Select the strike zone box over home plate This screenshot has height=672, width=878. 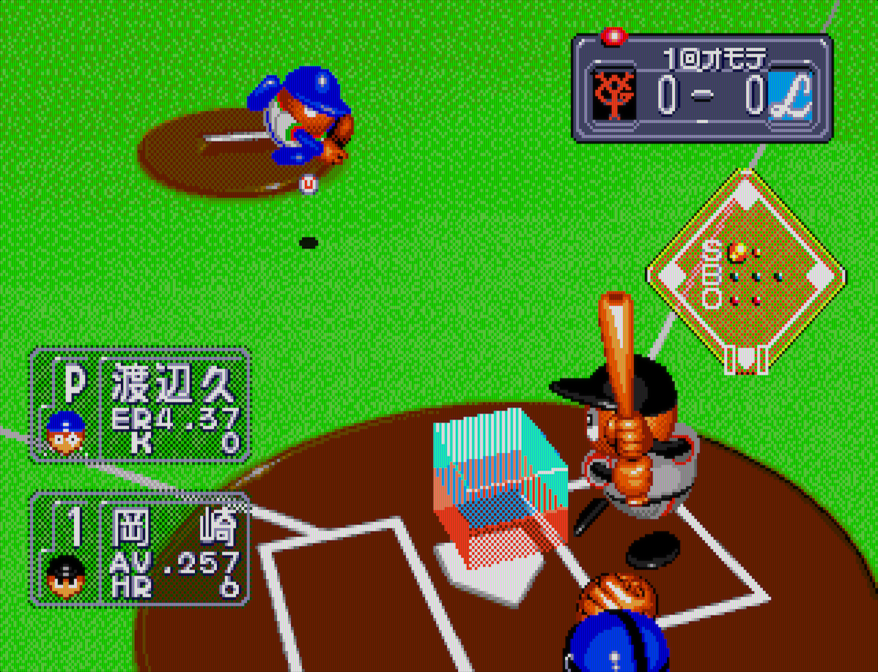500,485
